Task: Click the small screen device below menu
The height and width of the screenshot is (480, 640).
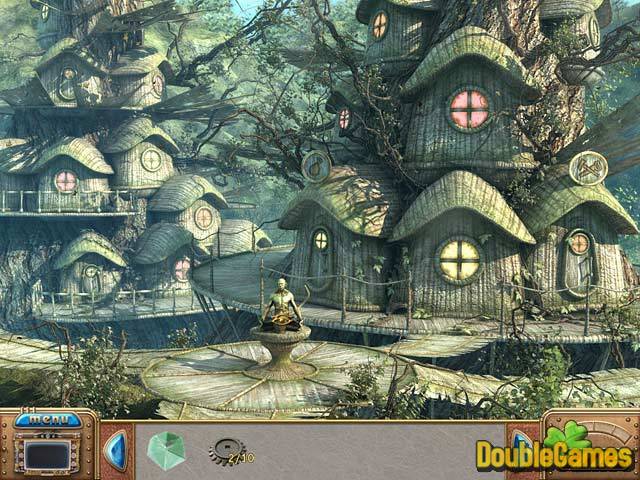Action: [48, 455]
